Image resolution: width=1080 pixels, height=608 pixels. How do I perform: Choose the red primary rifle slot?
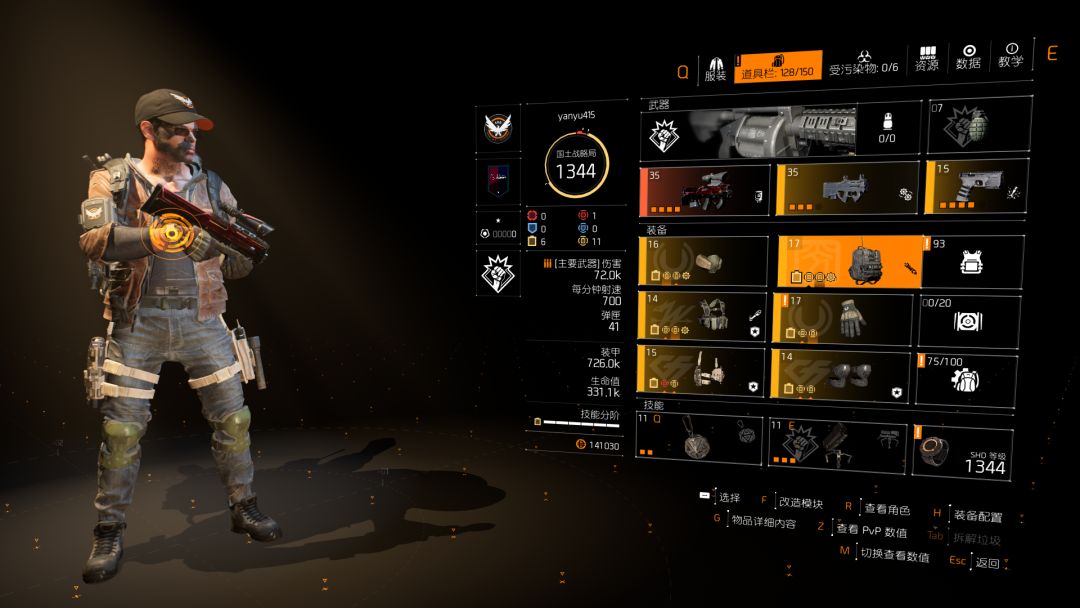(x=704, y=189)
